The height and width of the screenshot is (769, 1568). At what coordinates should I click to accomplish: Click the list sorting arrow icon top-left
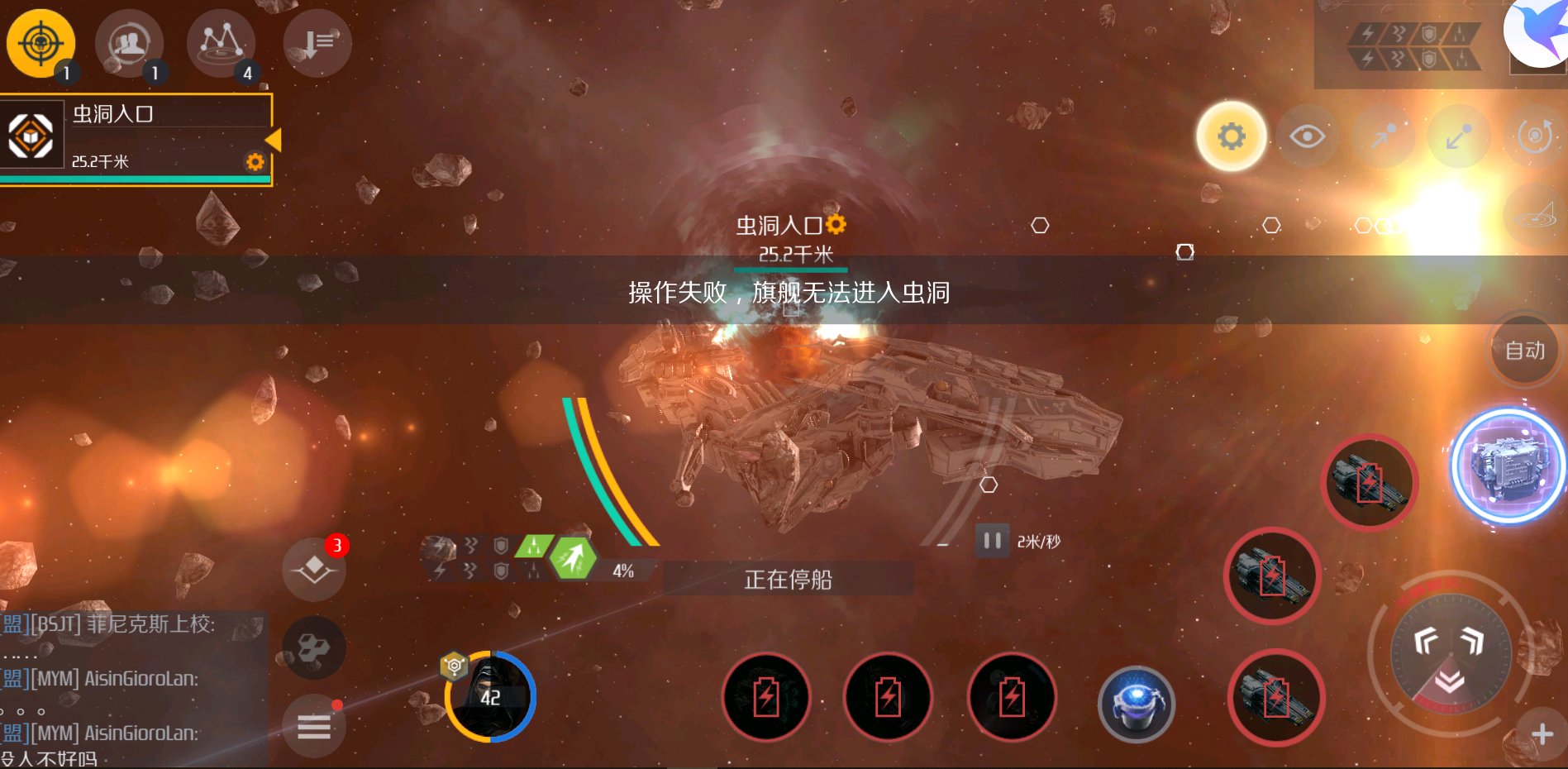coord(317,43)
